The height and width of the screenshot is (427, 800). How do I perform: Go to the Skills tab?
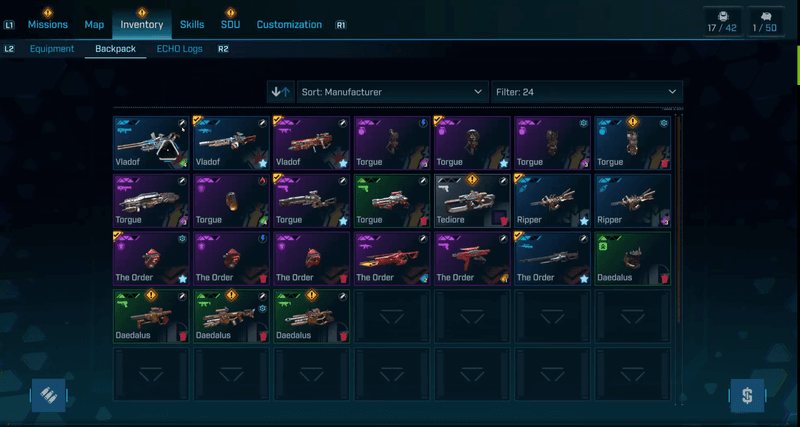click(192, 24)
